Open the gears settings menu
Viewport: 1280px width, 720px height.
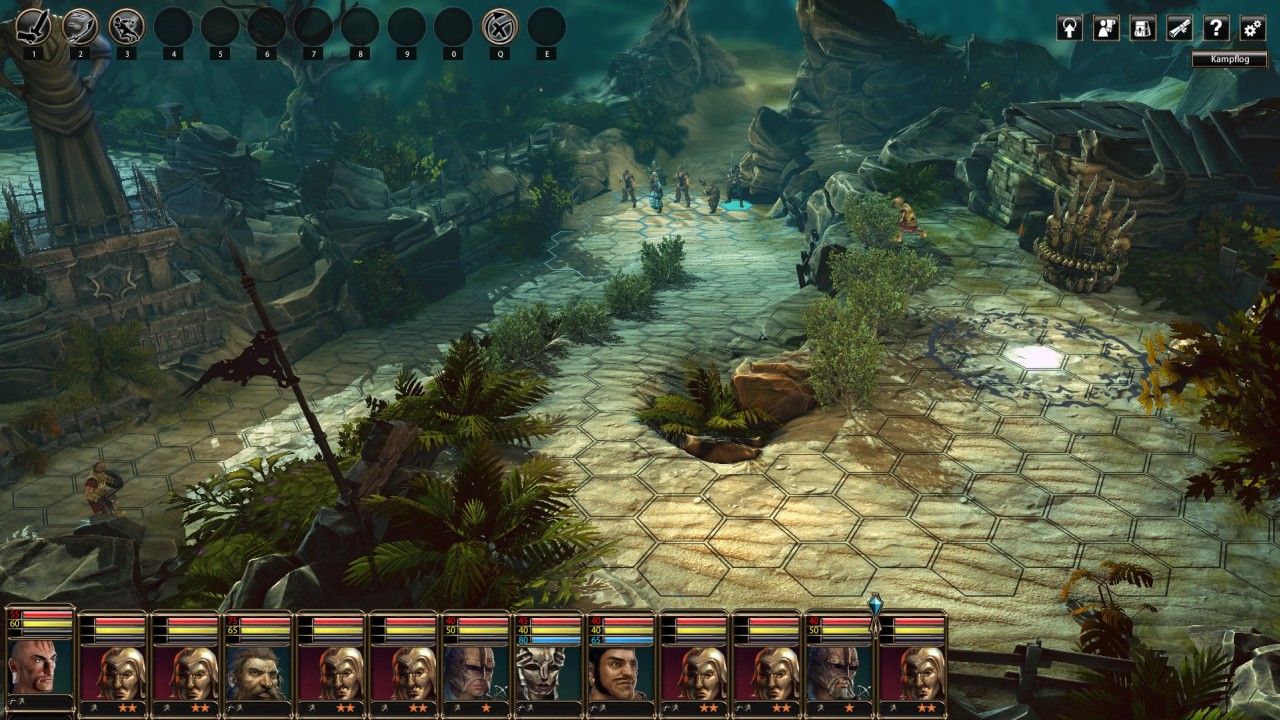1252,28
